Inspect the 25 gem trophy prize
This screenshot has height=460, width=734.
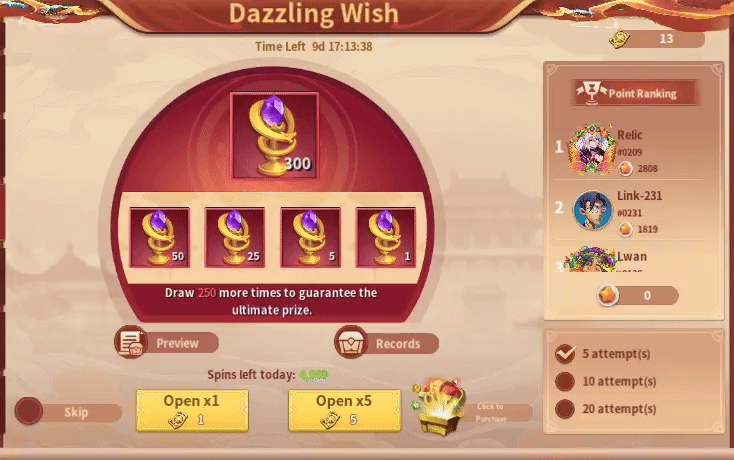pyautogui.click(x=234, y=237)
